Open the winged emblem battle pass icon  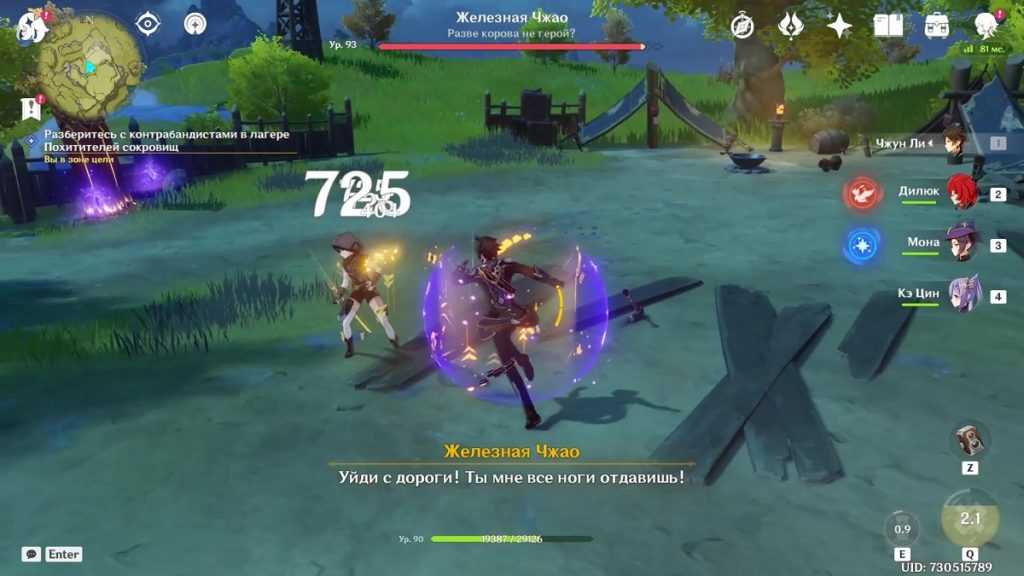pos(791,26)
